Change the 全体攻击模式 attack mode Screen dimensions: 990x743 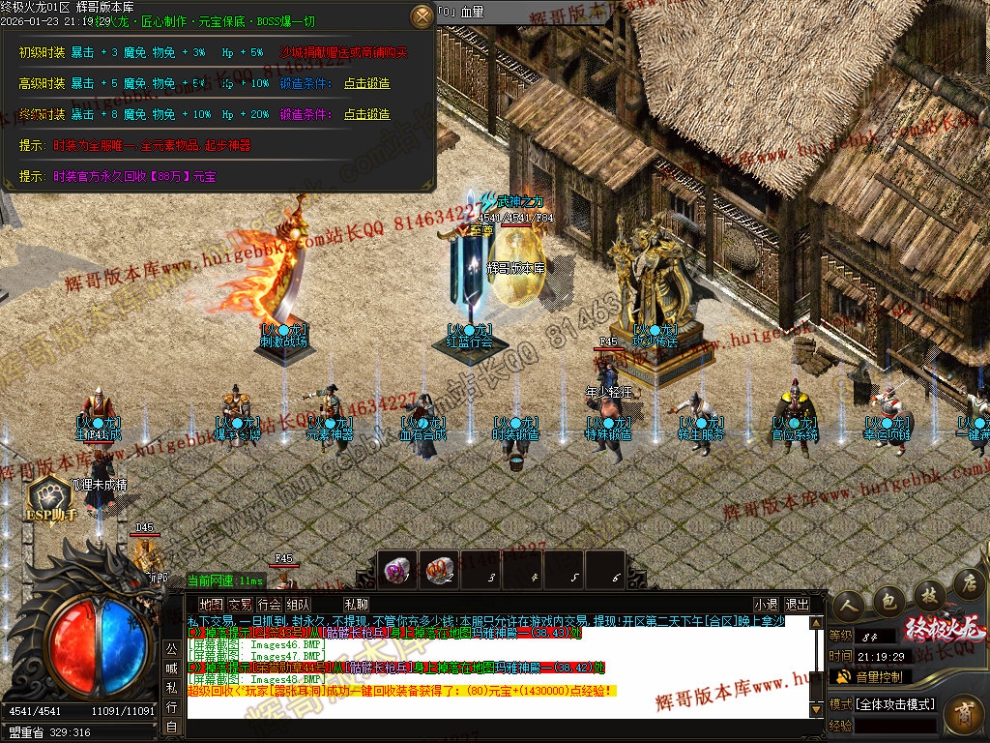click(895, 704)
